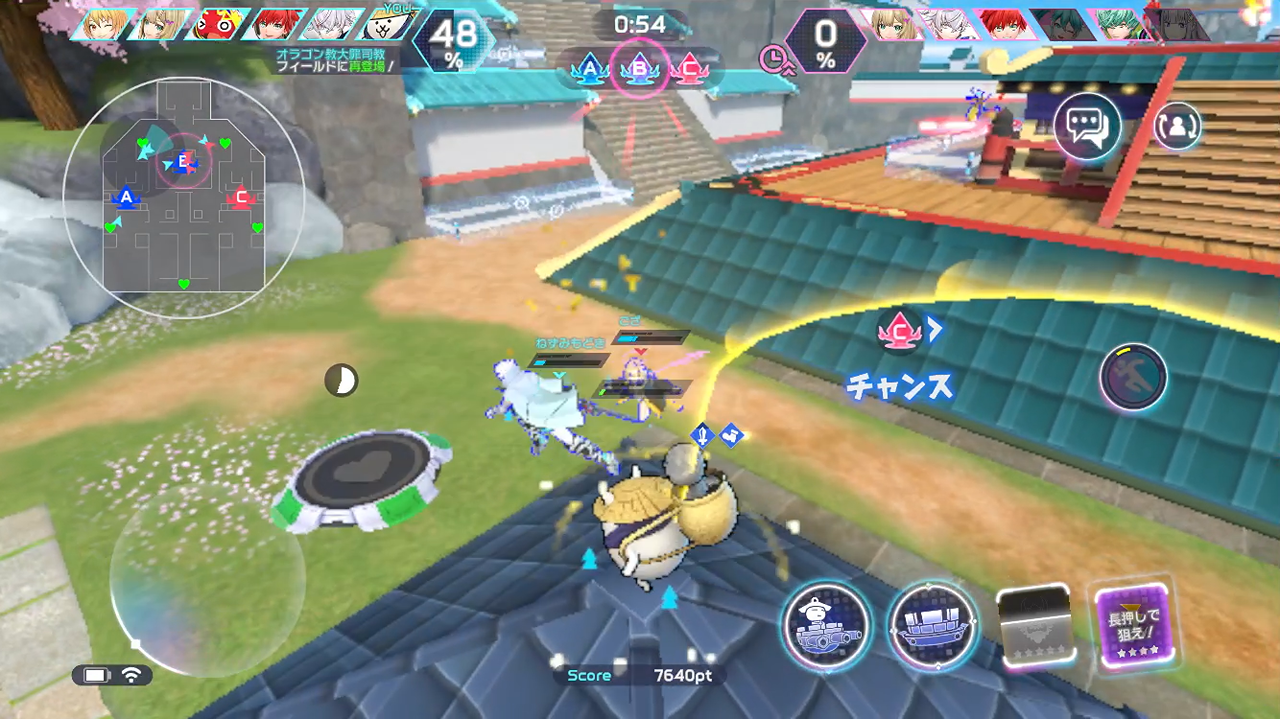This screenshot has height=719, width=1280.
Task: Use the purple 長押しで狙え! card
Action: [1132, 627]
